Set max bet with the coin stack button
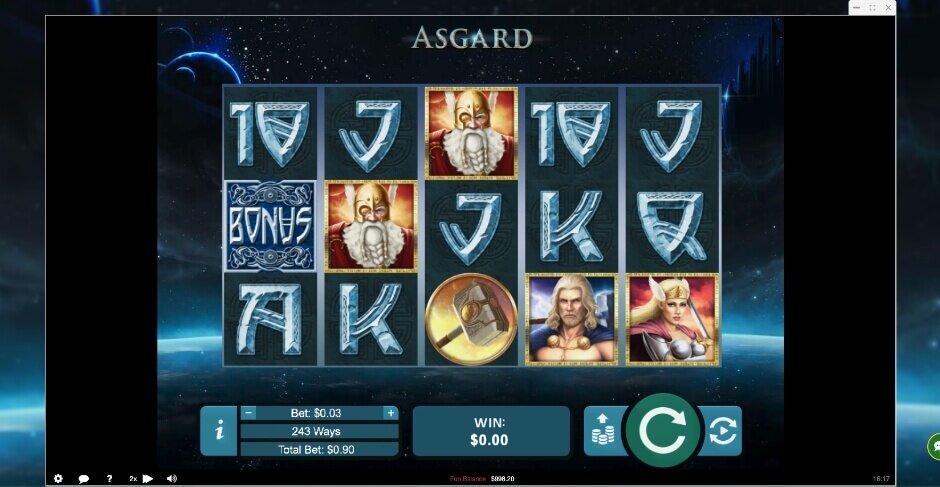This screenshot has height=487, width=940. pos(602,431)
